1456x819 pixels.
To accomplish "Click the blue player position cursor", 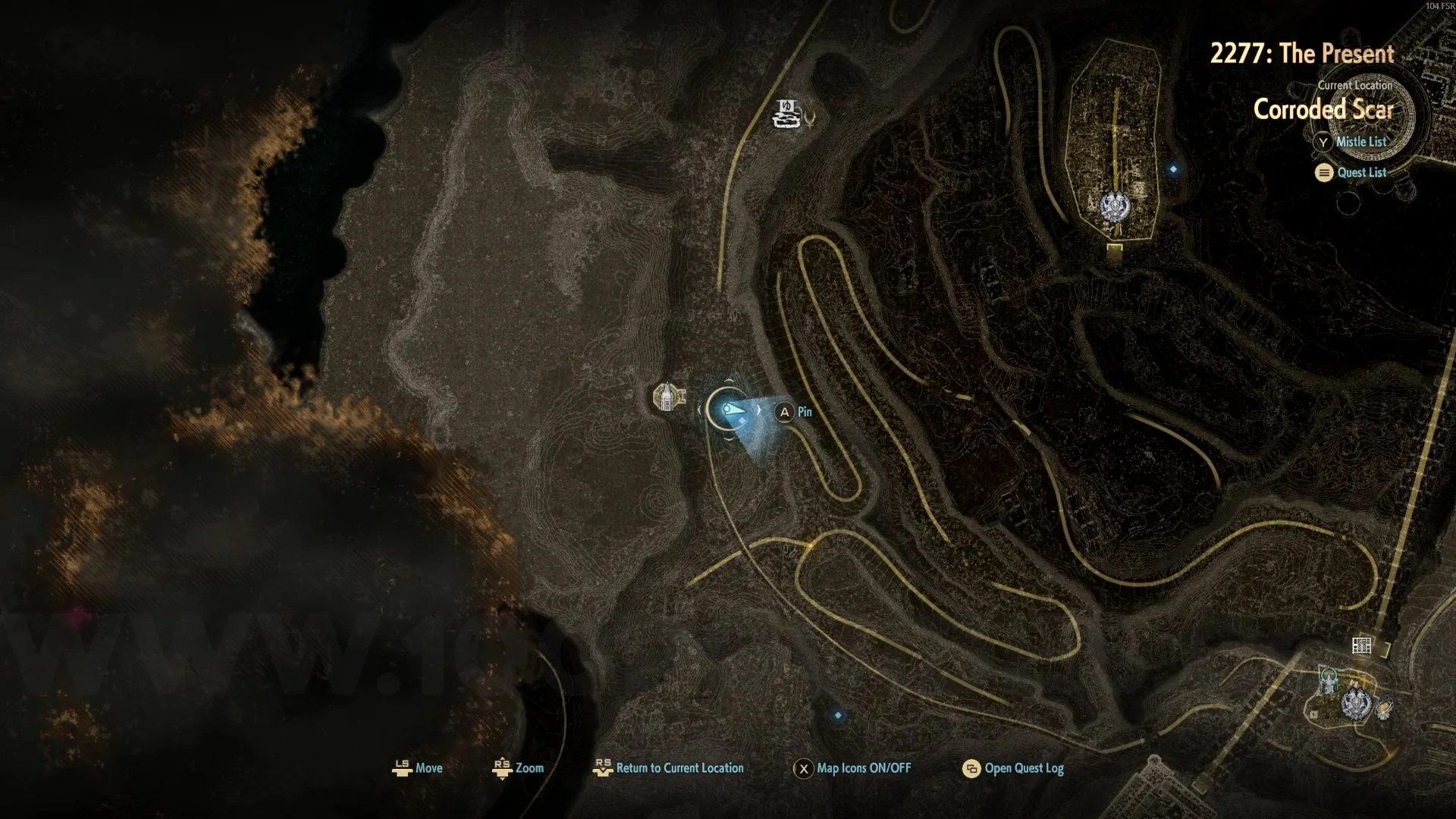I will tap(729, 409).
